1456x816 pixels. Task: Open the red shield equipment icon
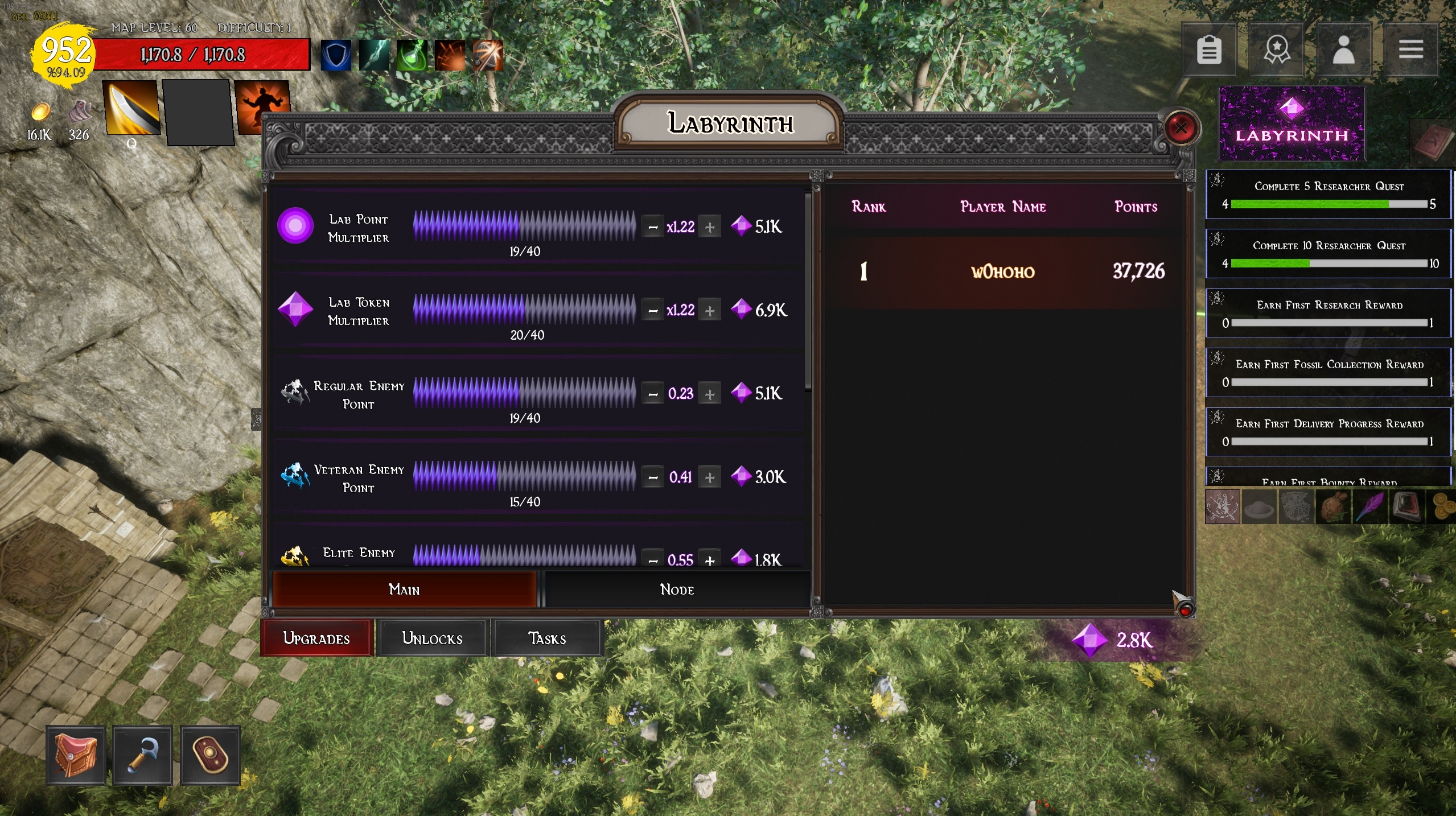[209, 755]
